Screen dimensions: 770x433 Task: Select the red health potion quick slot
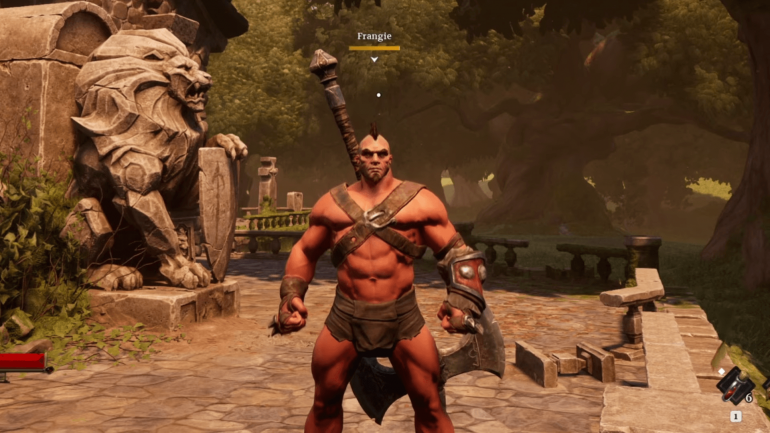click(x=733, y=385)
